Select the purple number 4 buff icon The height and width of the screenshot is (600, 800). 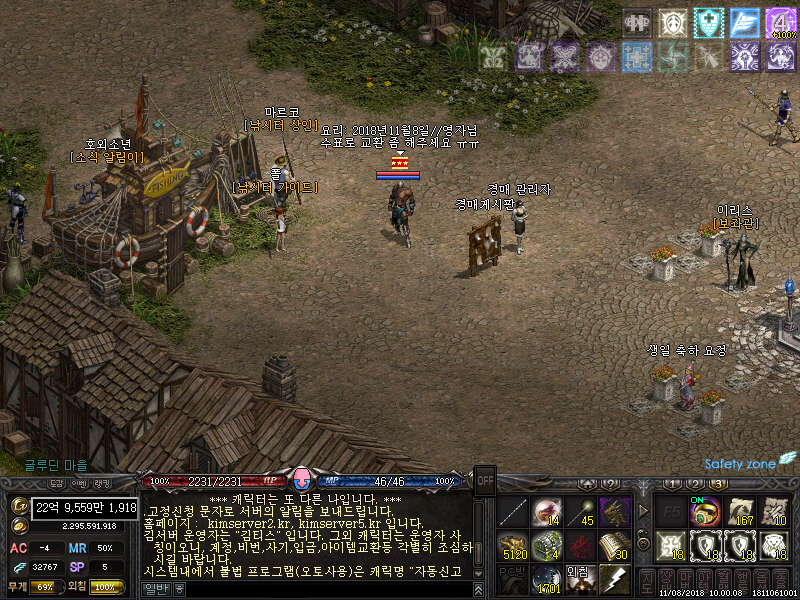coord(780,22)
